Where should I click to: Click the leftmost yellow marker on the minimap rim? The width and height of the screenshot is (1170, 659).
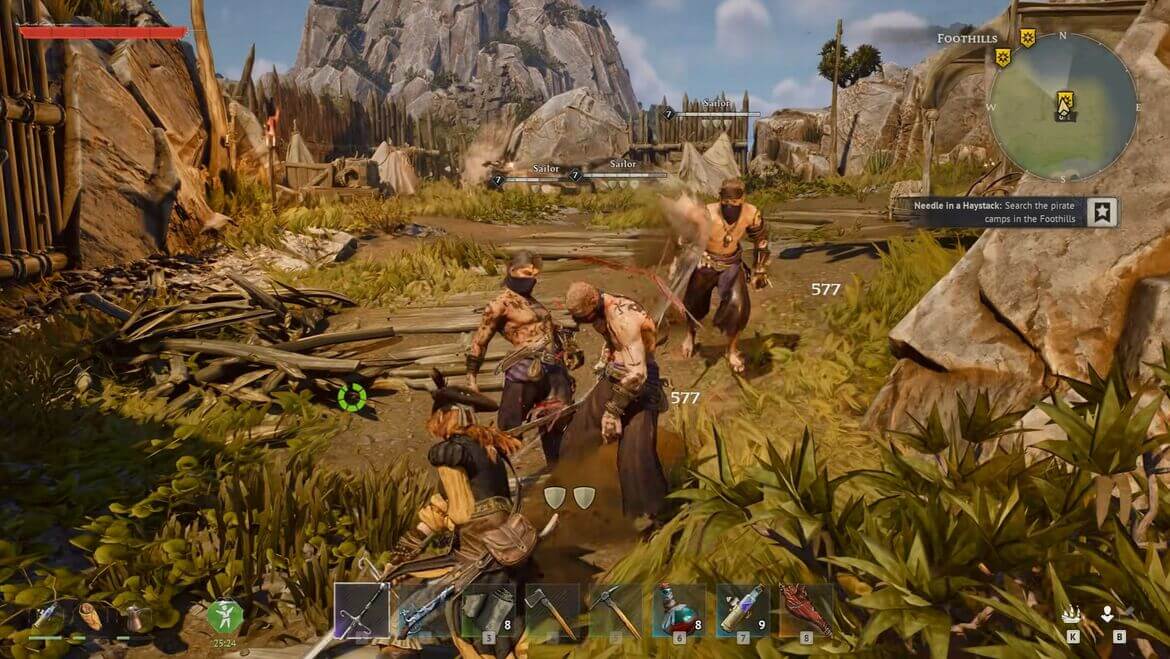coord(1002,57)
